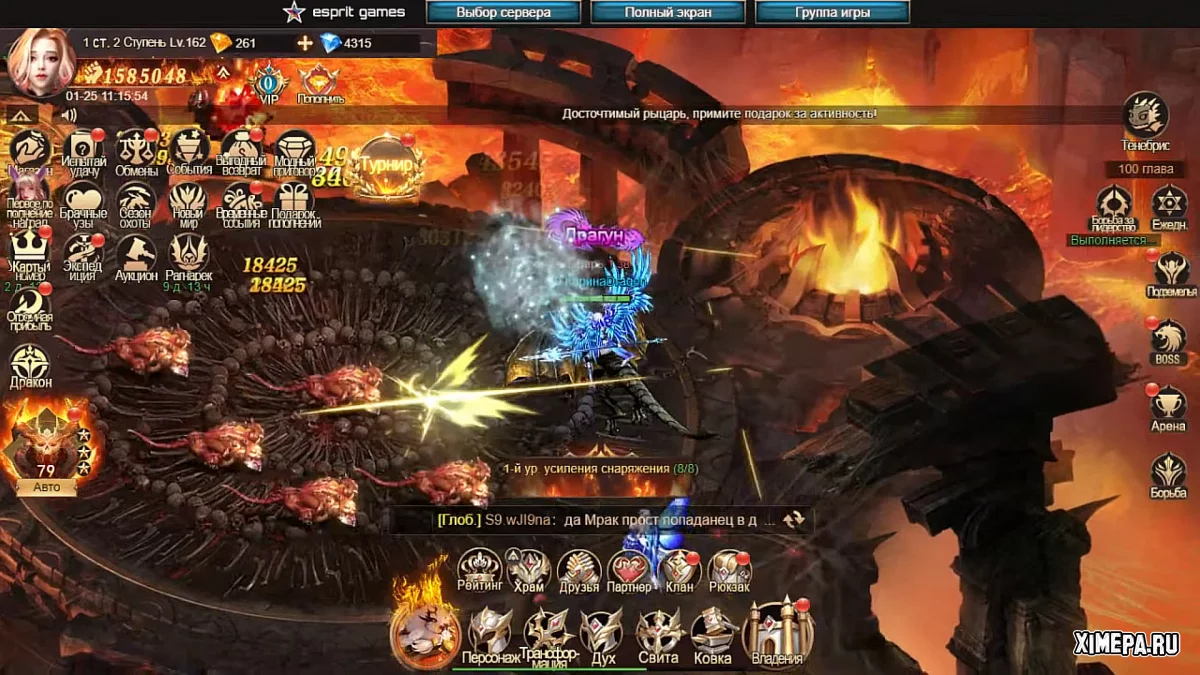Viewport: 1200px width, 675px height.
Task: Open the Турнир event badge
Action: pos(387,163)
